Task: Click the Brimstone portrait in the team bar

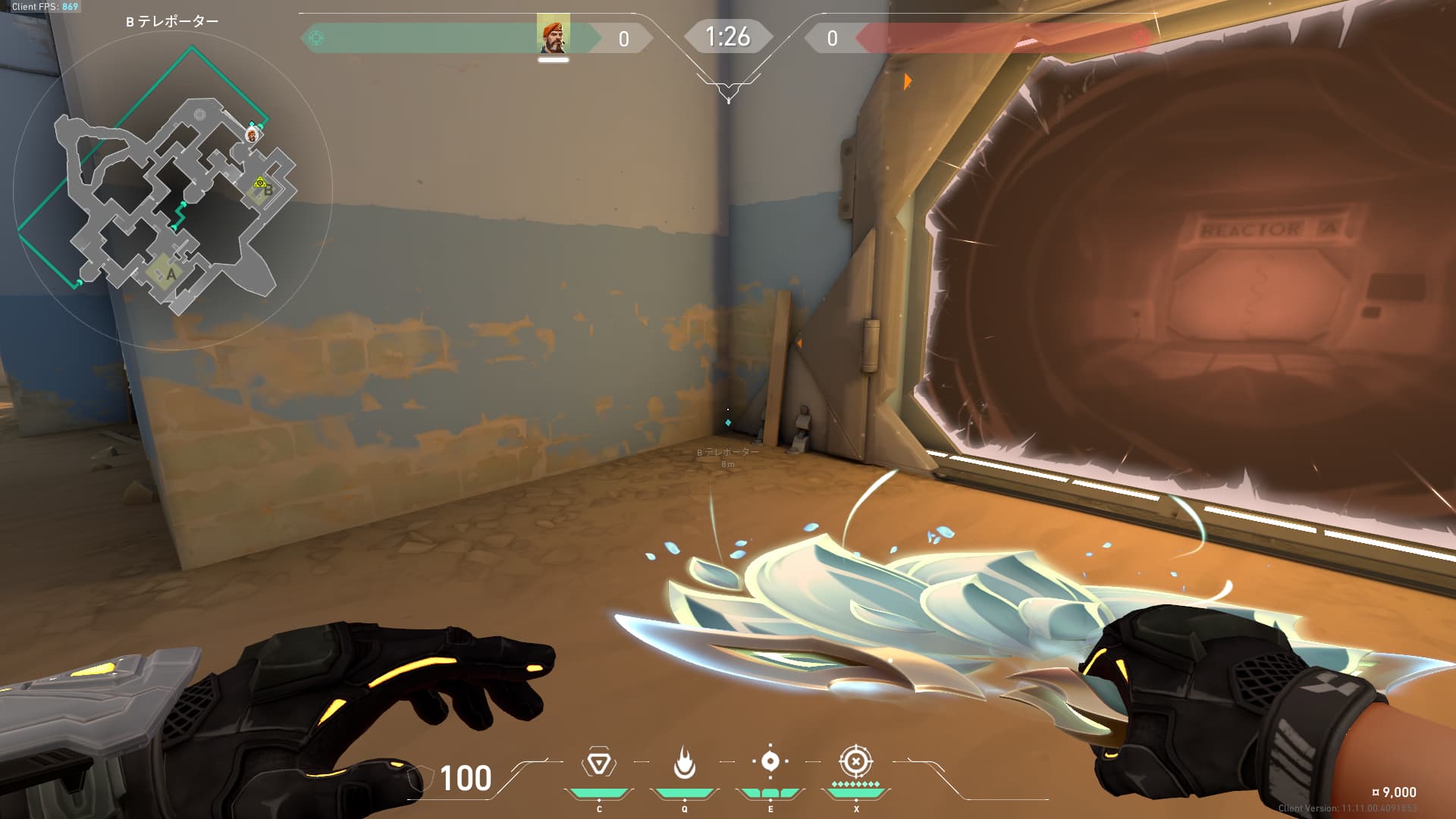Action: tap(553, 36)
